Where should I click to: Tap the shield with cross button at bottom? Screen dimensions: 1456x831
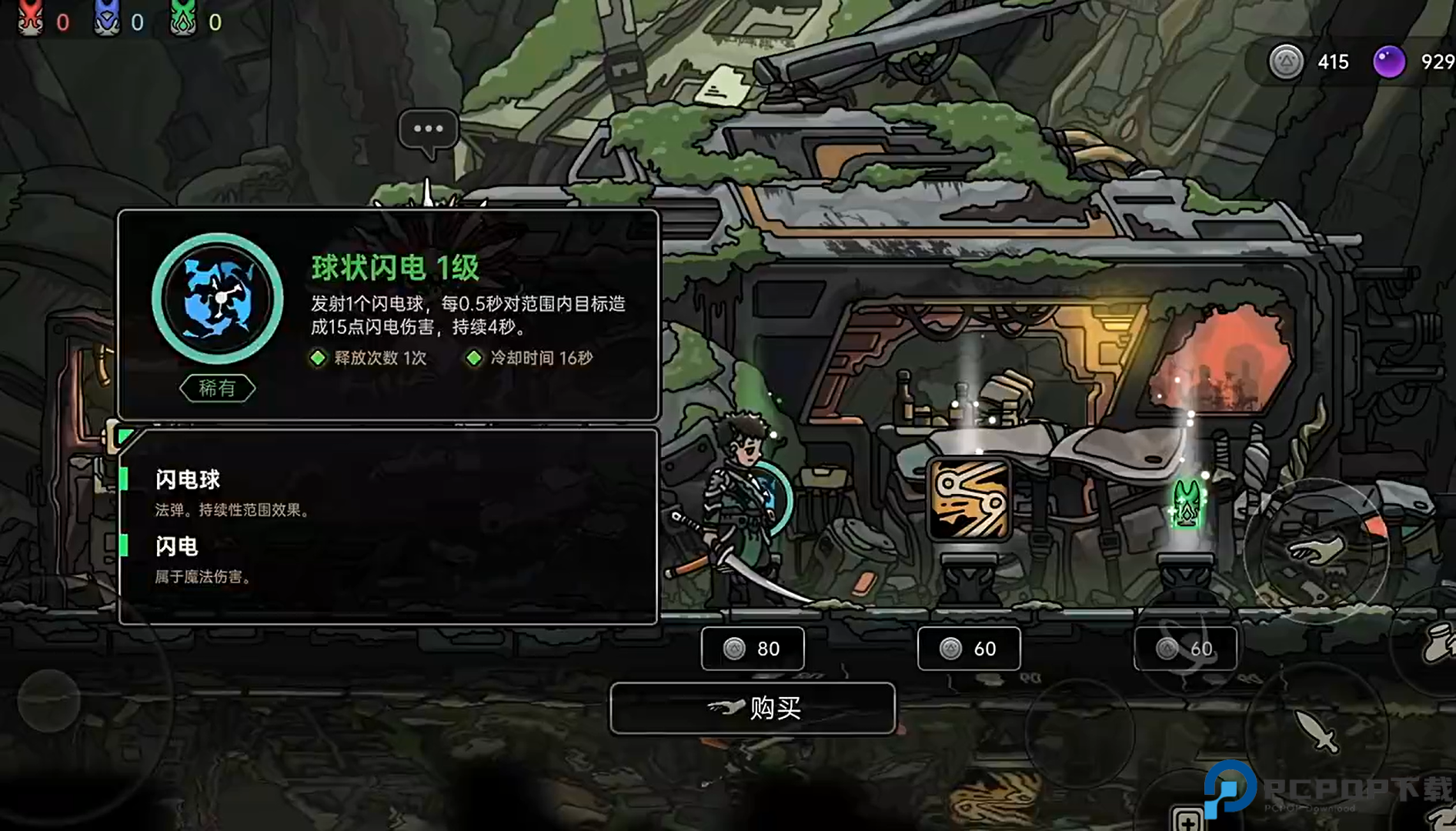1187,822
